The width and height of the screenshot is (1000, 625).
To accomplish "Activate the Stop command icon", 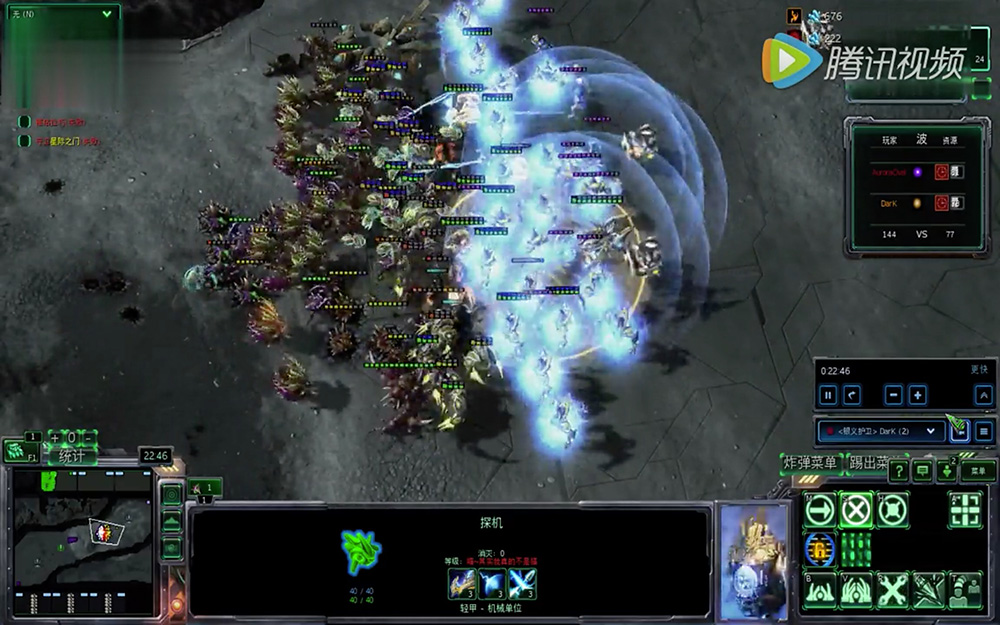I will click(855, 510).
